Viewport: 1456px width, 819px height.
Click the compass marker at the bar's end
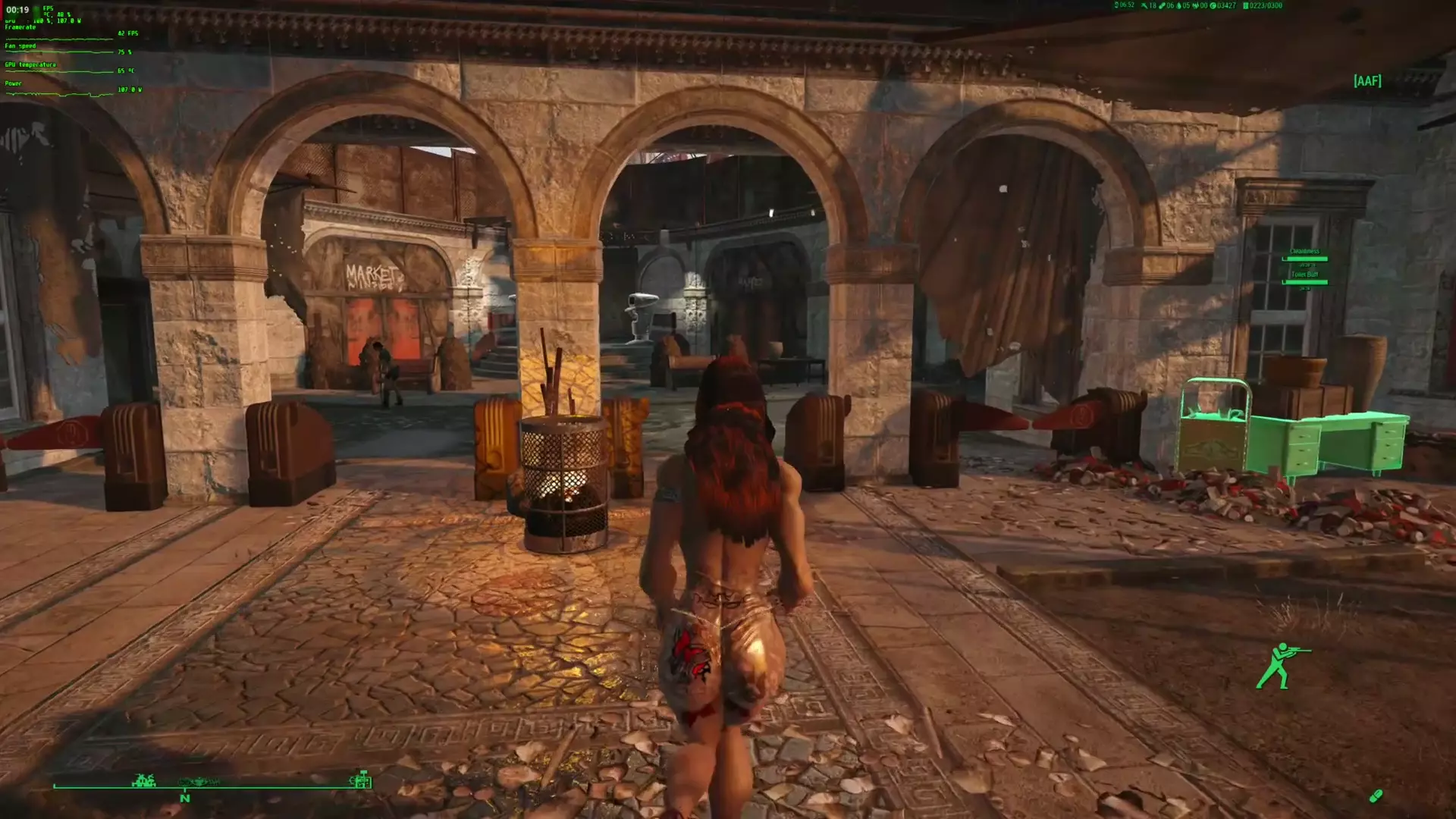361,780
